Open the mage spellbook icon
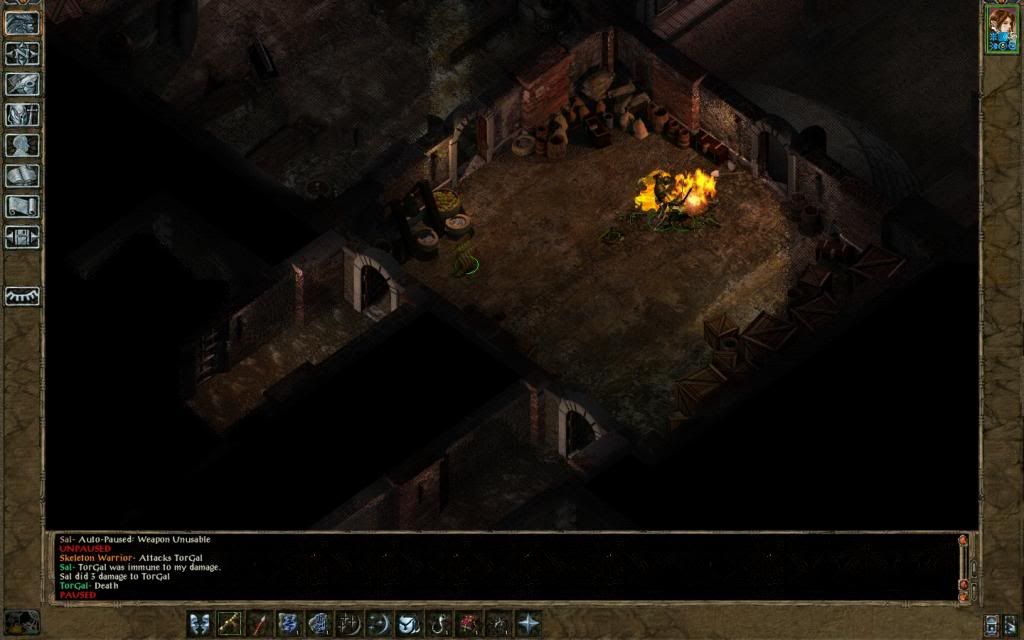This screenshot has height=640, width=1024. pyautogui.click(x=22, y=176)
